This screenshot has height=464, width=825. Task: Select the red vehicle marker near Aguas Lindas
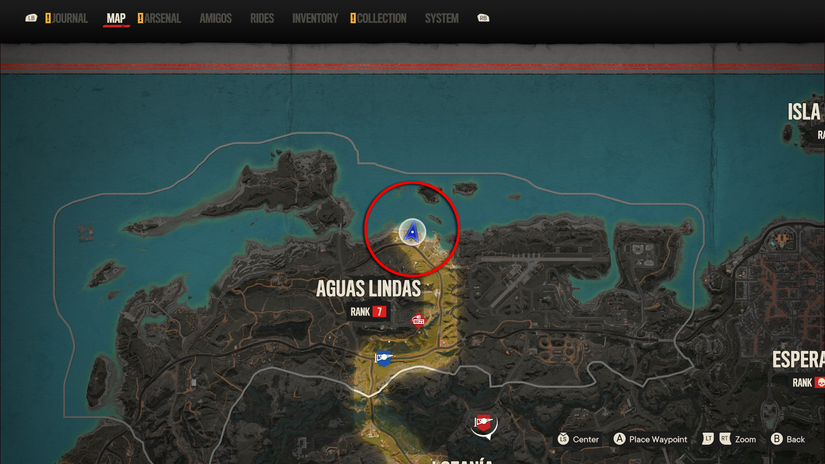point(418,320)
